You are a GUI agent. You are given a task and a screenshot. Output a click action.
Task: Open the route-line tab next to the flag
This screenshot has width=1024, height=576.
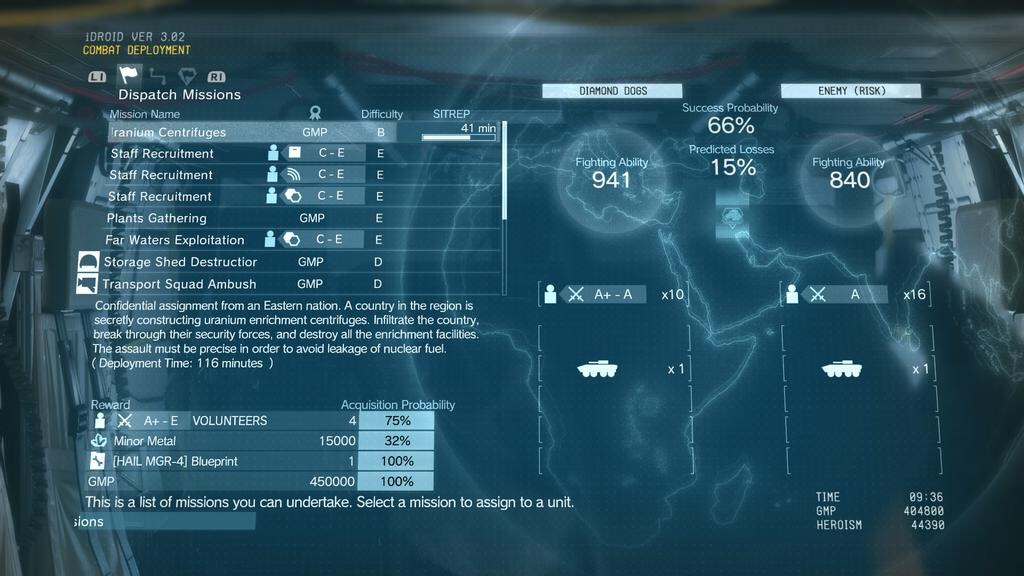click(x=157, y=75)
